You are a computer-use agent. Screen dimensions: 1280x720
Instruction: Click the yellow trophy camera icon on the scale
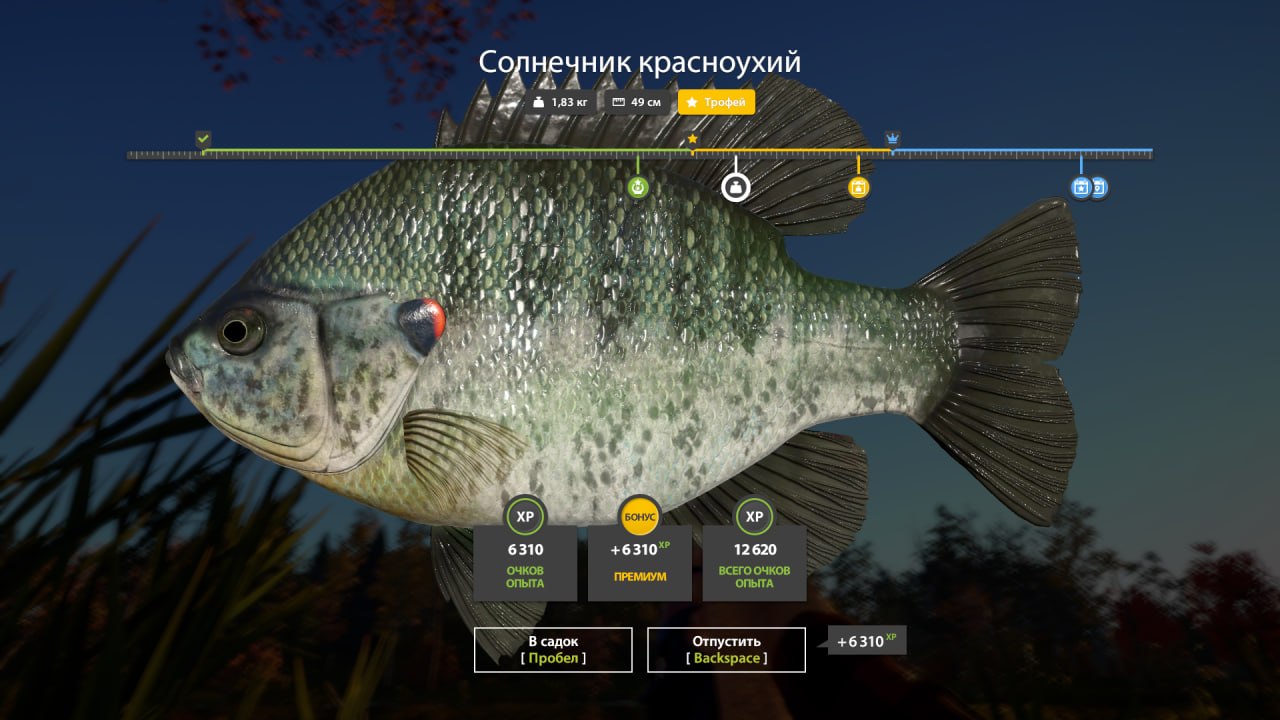coord(858,187)
